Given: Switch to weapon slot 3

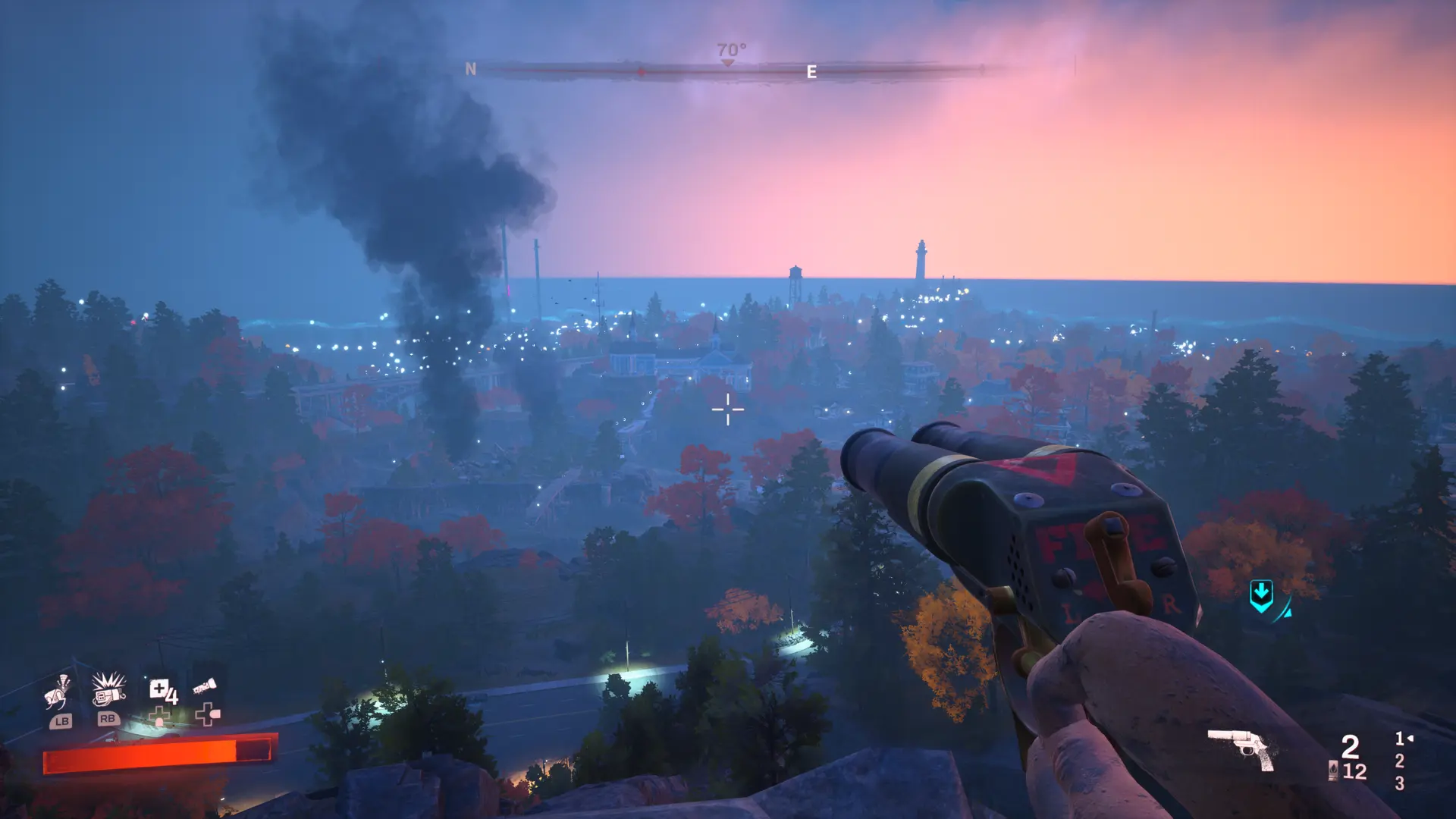Looking at the screenshot, I should pyautogui.click(x=1399, y=783).
